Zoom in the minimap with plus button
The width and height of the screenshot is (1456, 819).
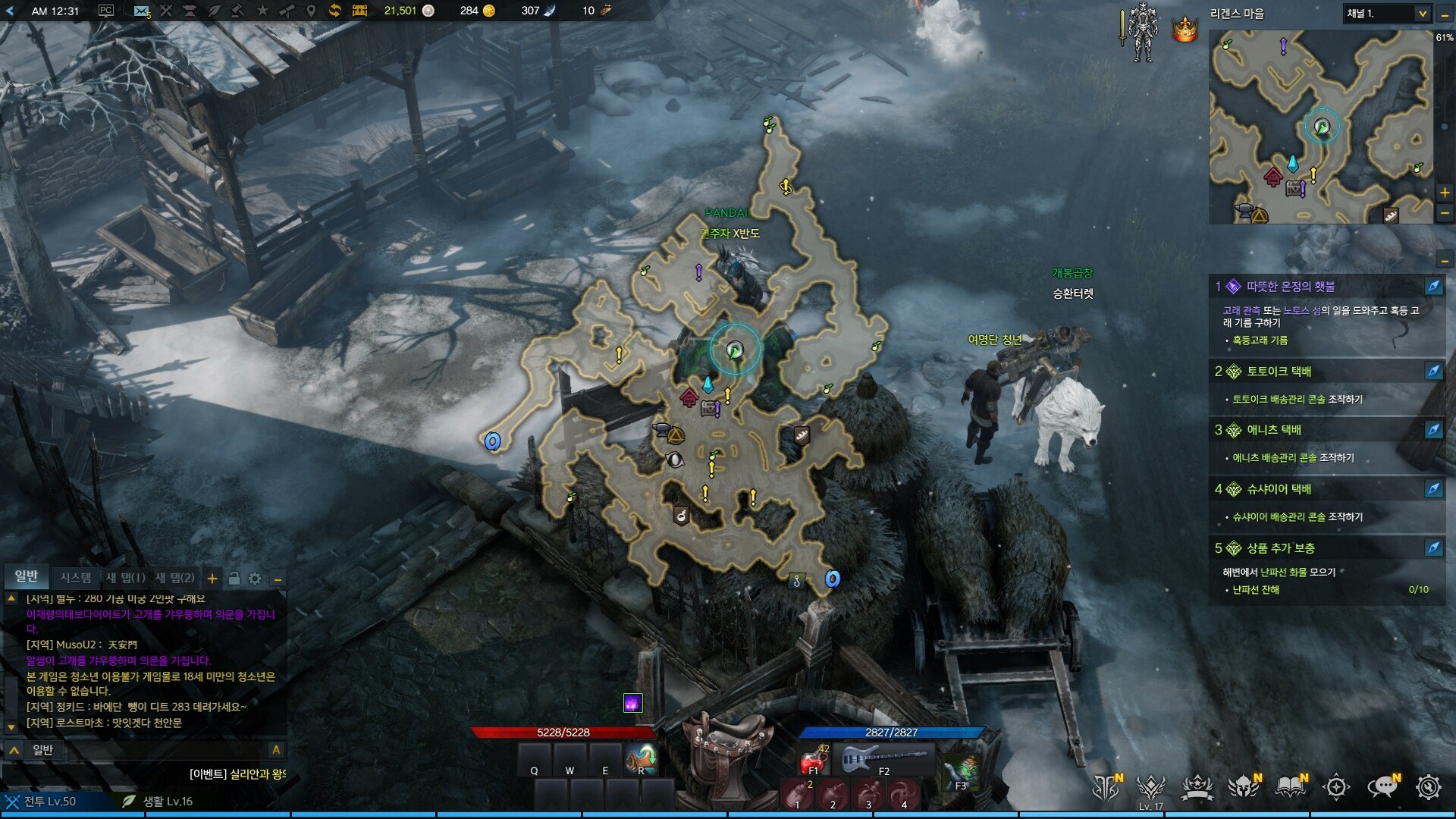point(1445,193)
